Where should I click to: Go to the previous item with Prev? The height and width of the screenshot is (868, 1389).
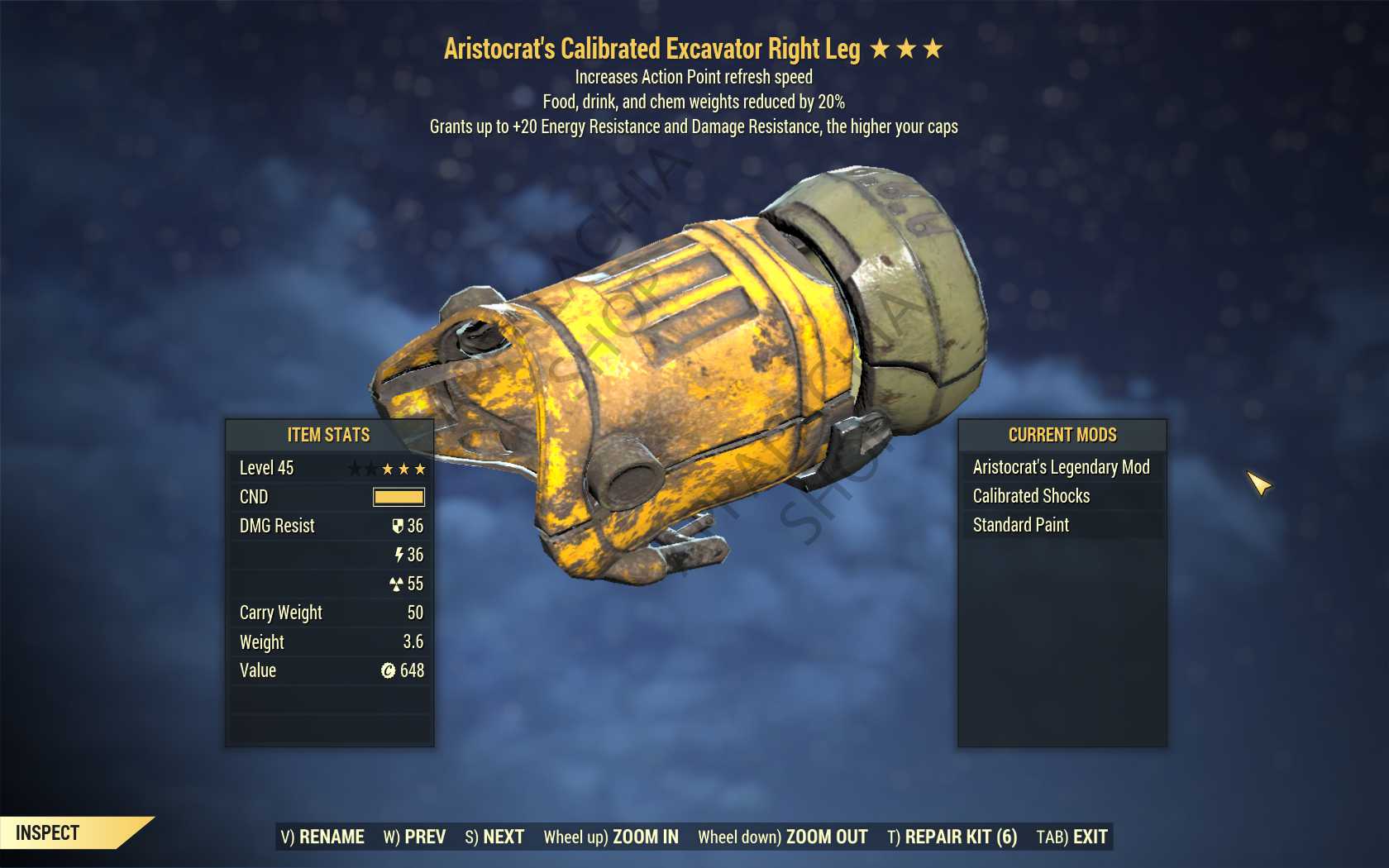pyautogui.click(x=414, y=837)
